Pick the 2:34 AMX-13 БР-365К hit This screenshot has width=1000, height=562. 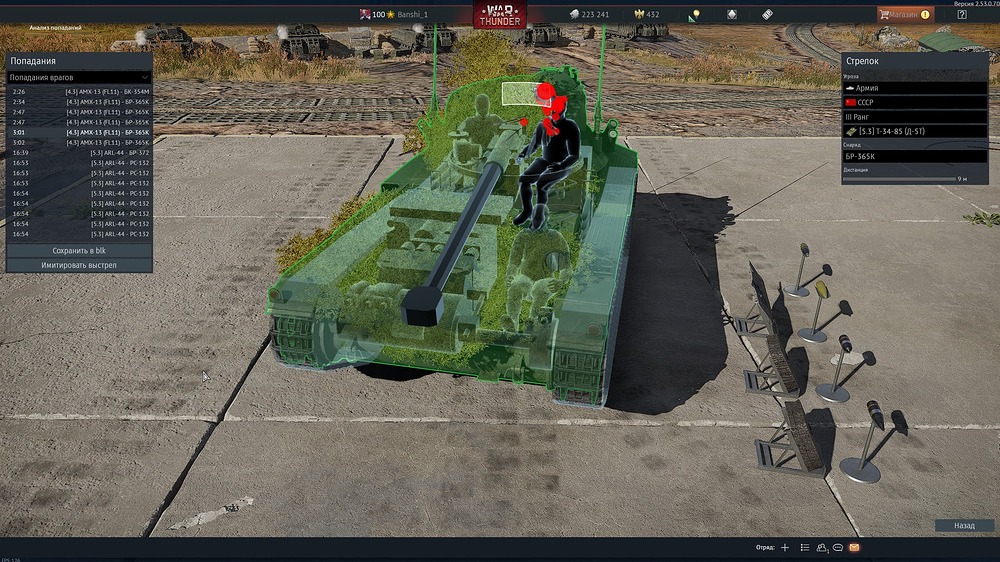pyautogui.click(x=80, y=102)
